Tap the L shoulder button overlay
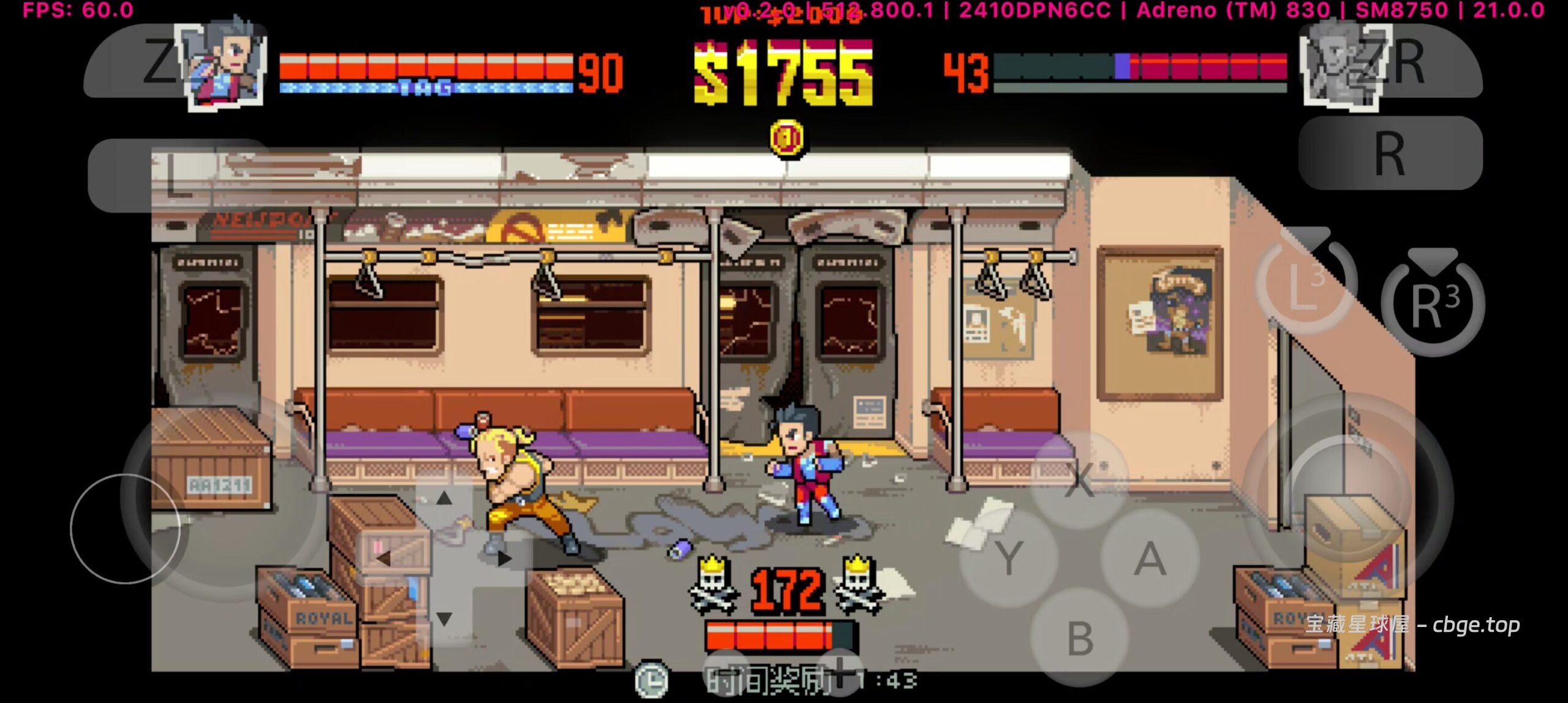 click(x=179, y=176)
